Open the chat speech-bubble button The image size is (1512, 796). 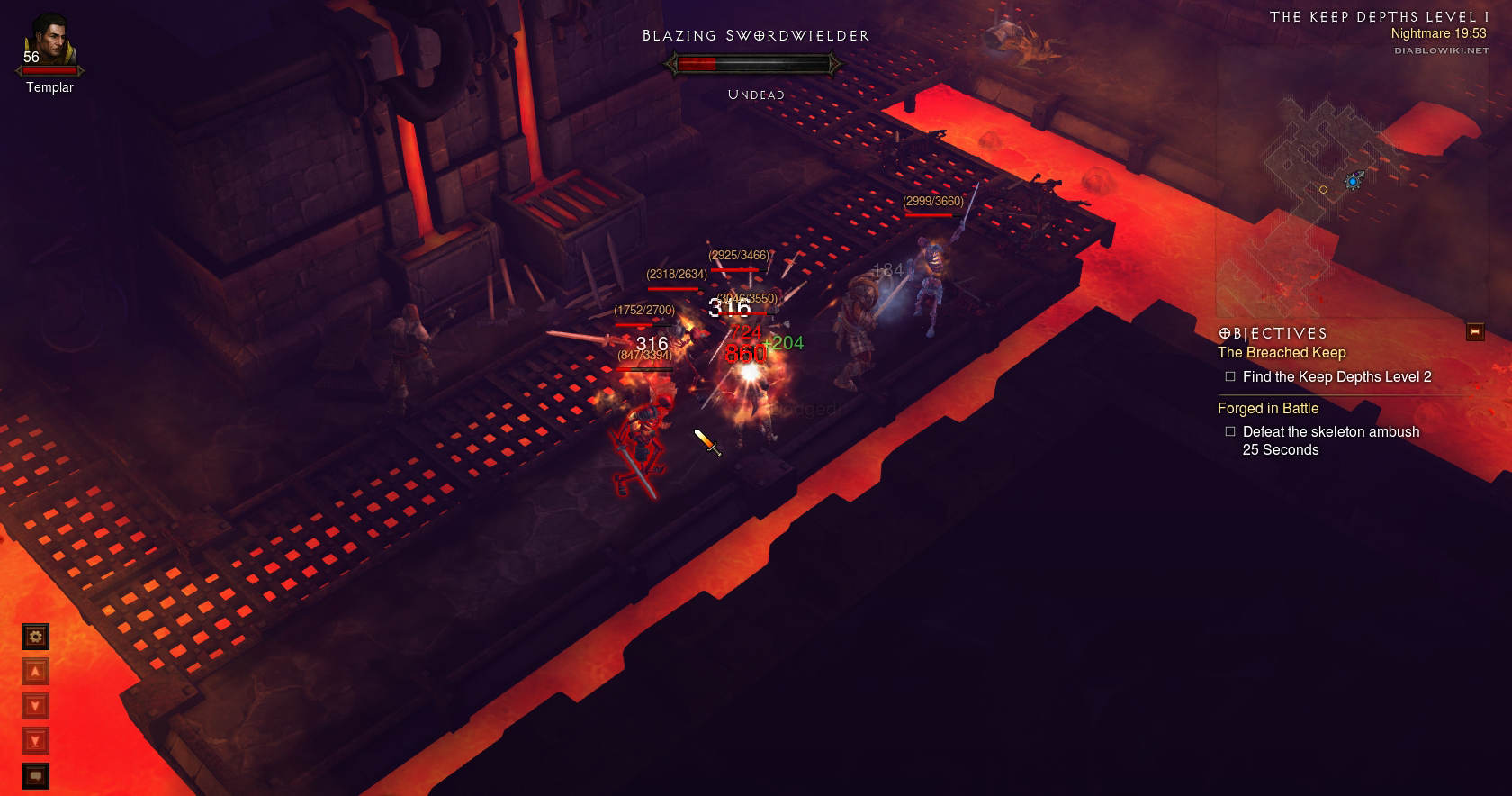coord(36,775)
